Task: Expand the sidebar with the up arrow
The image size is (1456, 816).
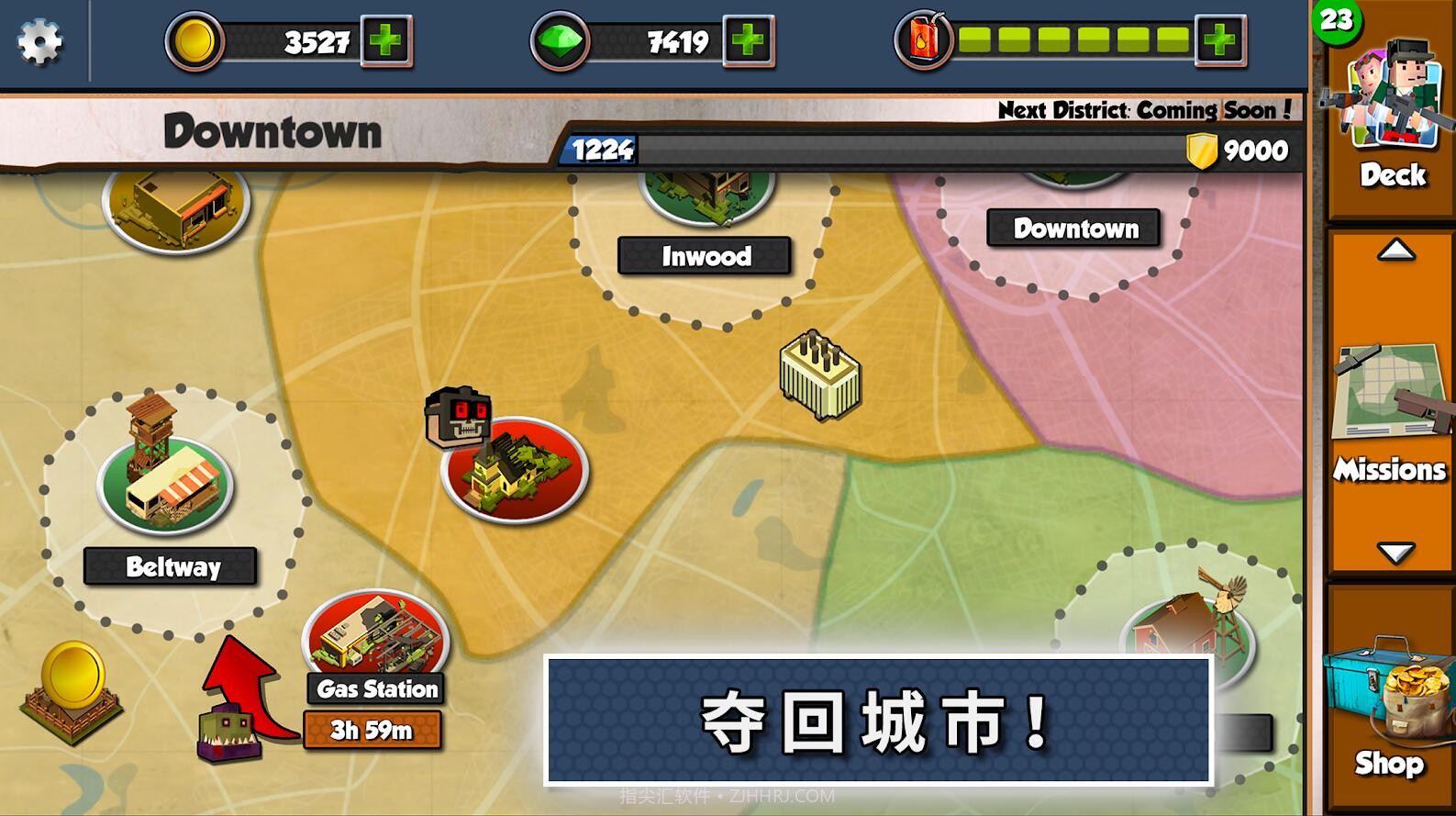Action: tap(1395, 250)
